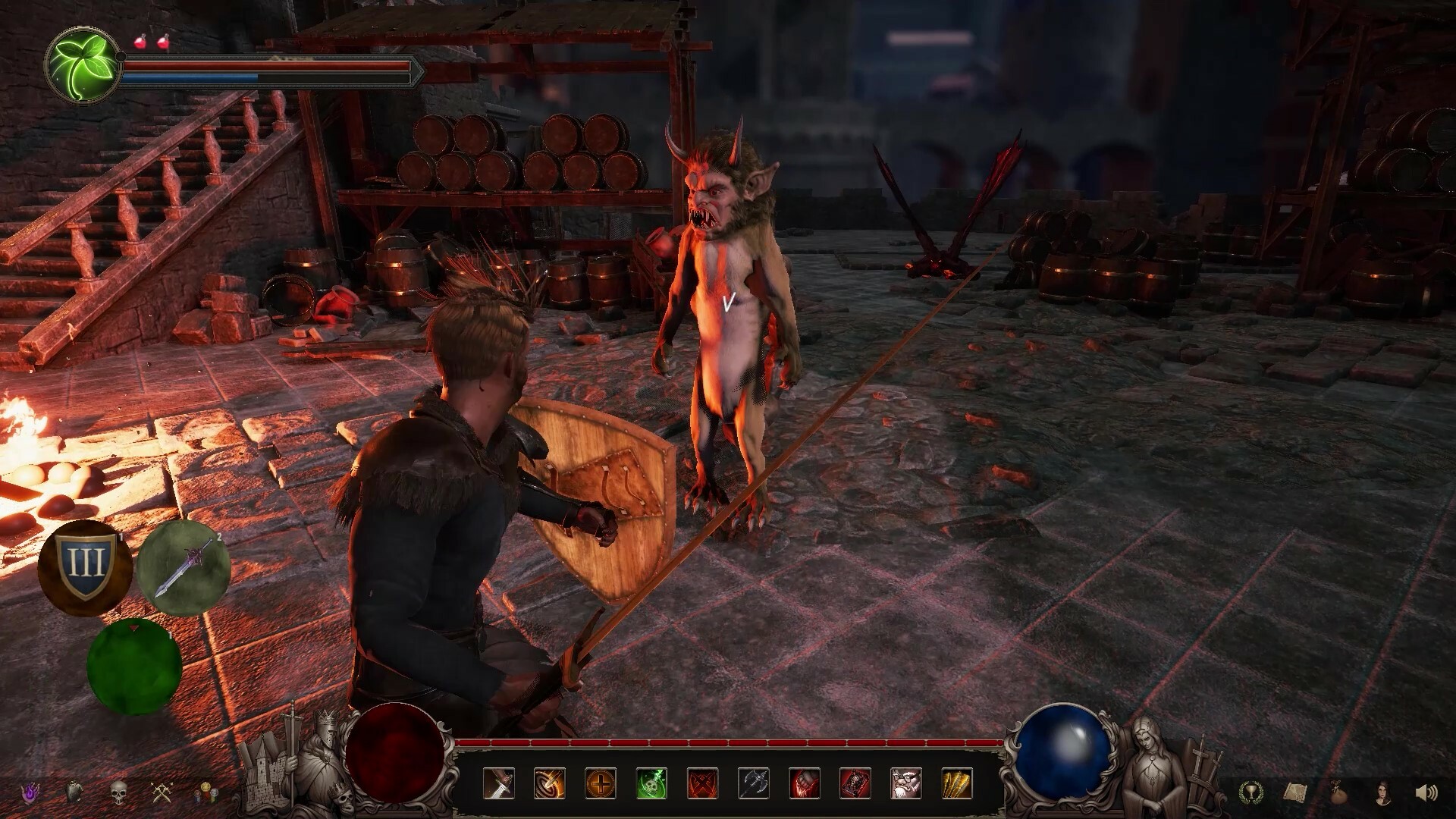Open the achievements trophy icon
Viewport: 1456px width, 819px height.
click(1251, 793)
